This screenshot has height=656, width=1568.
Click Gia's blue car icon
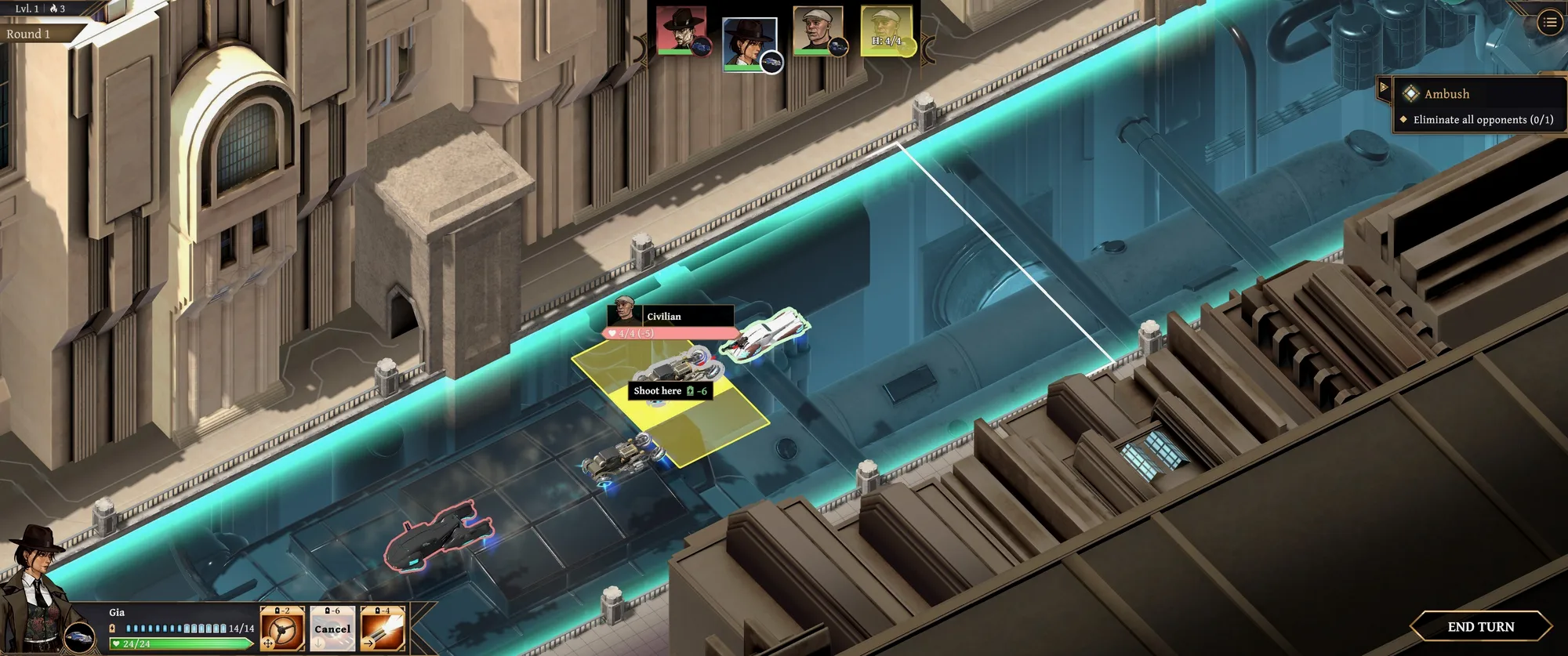click(x=79, y=638)
